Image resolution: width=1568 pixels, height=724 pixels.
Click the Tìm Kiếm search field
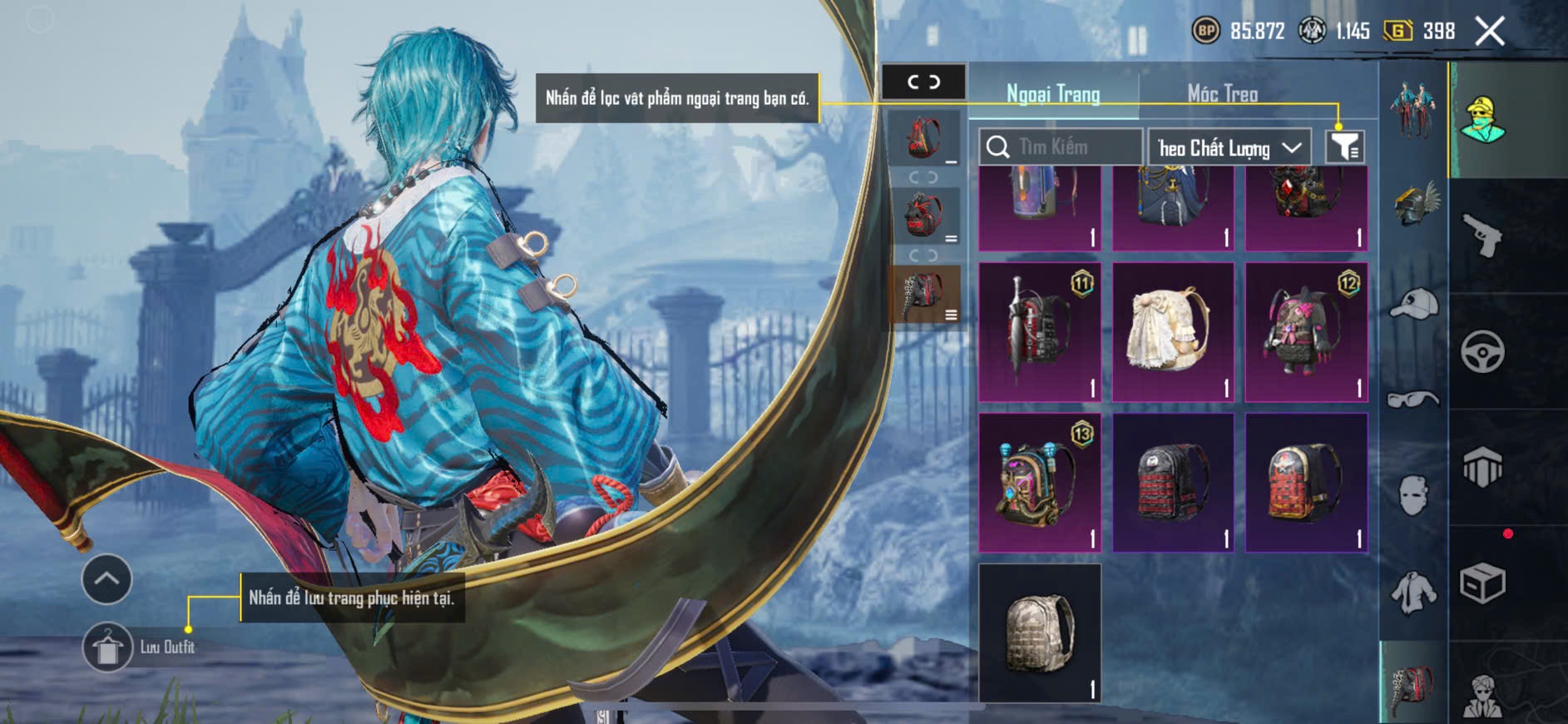point(1060,147)
